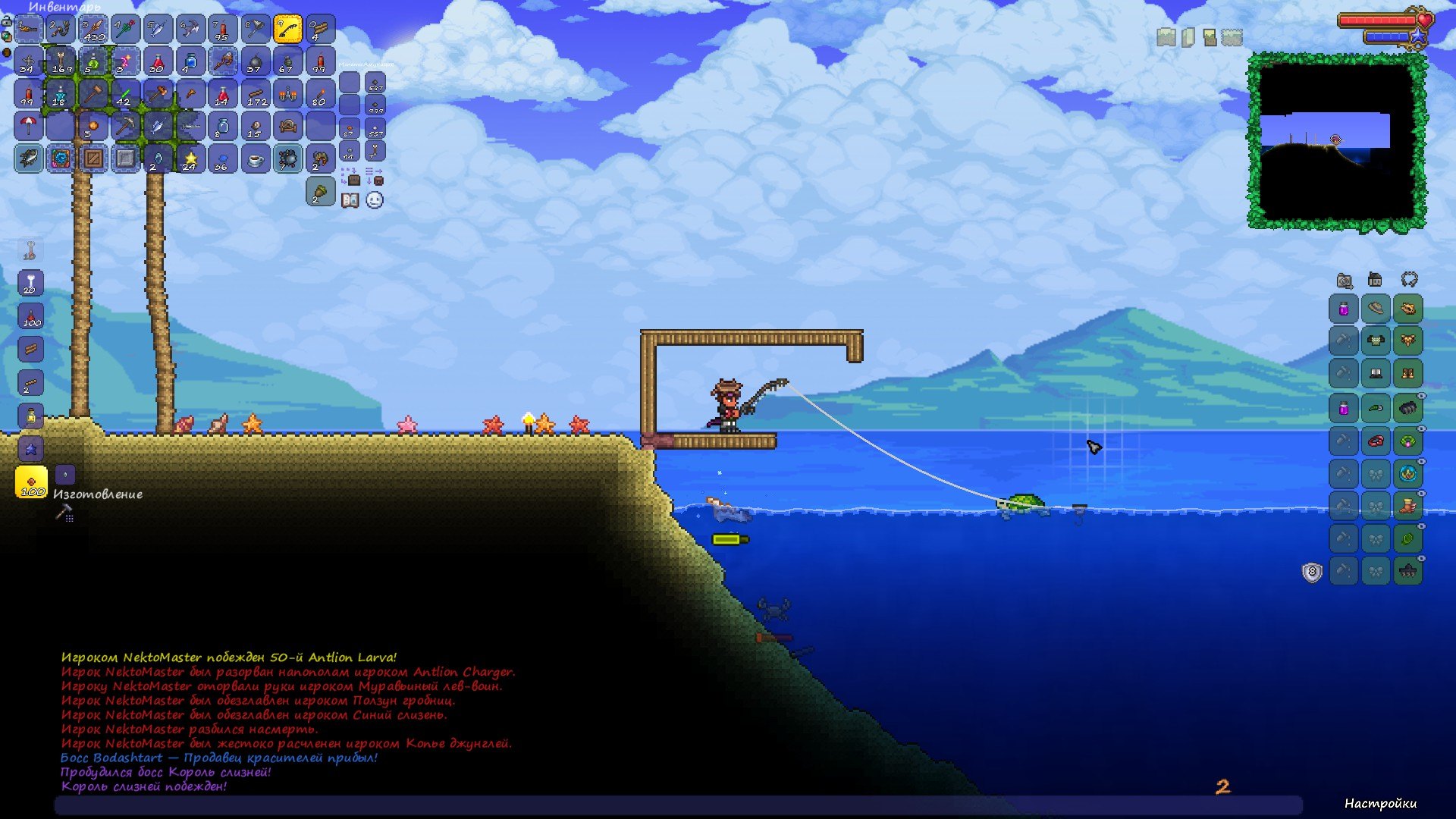Toggle the crafting grid hammer button

click(64, 513)
